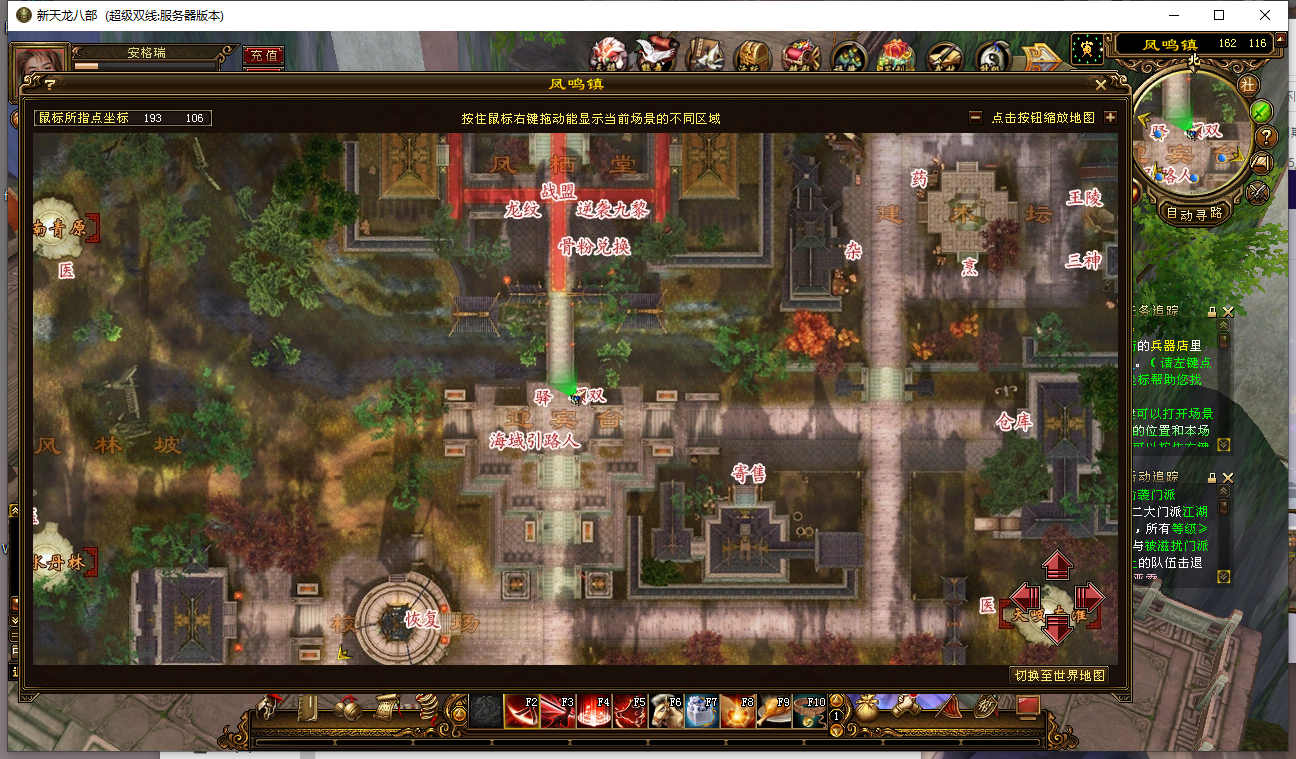Activate the F2 red slash skill

[x=521, y=710]
